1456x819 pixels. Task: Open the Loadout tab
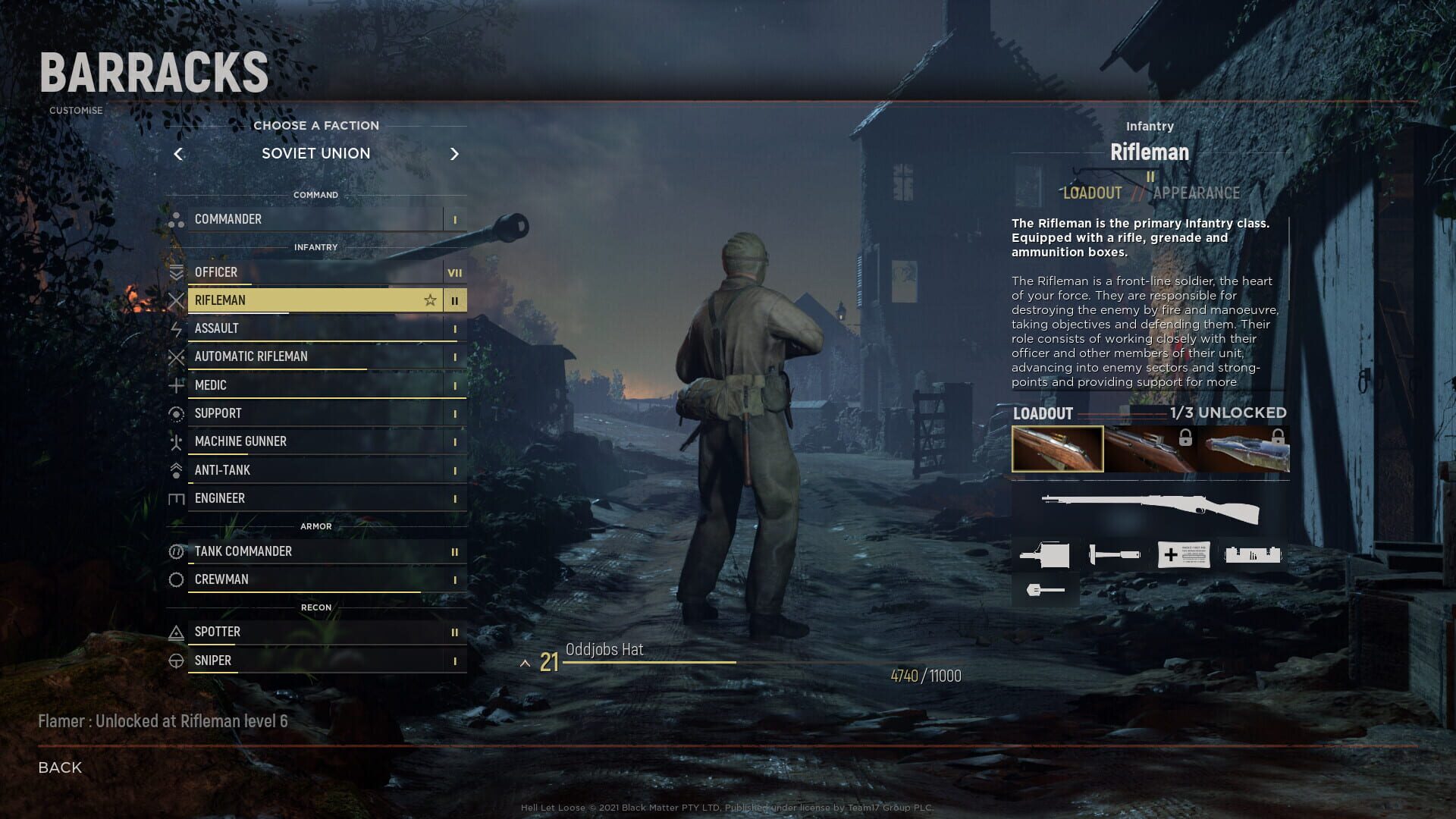click(x=1092, y=193)
